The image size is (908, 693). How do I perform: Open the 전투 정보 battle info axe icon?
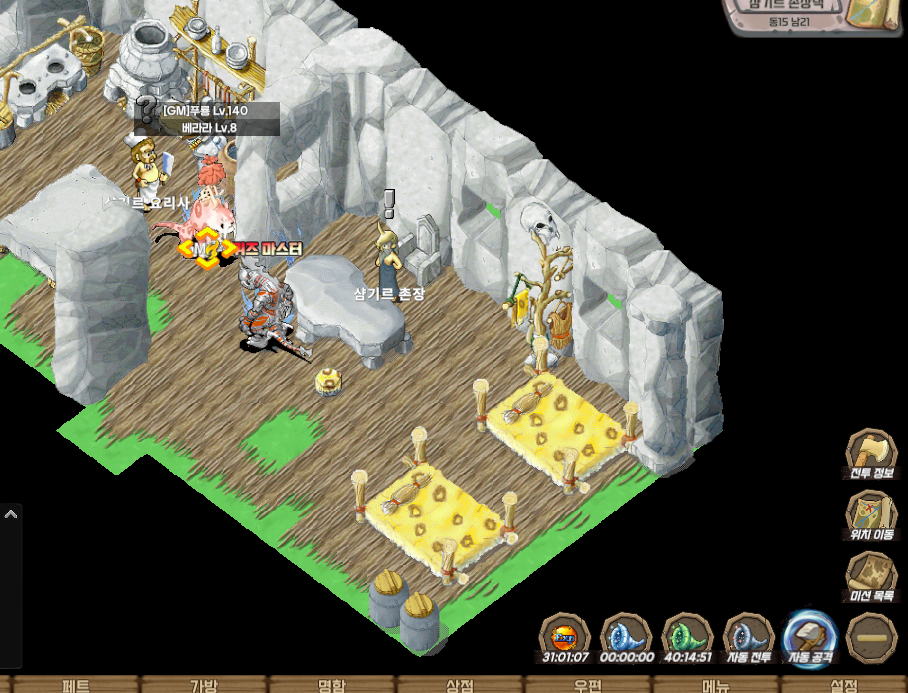870,455
